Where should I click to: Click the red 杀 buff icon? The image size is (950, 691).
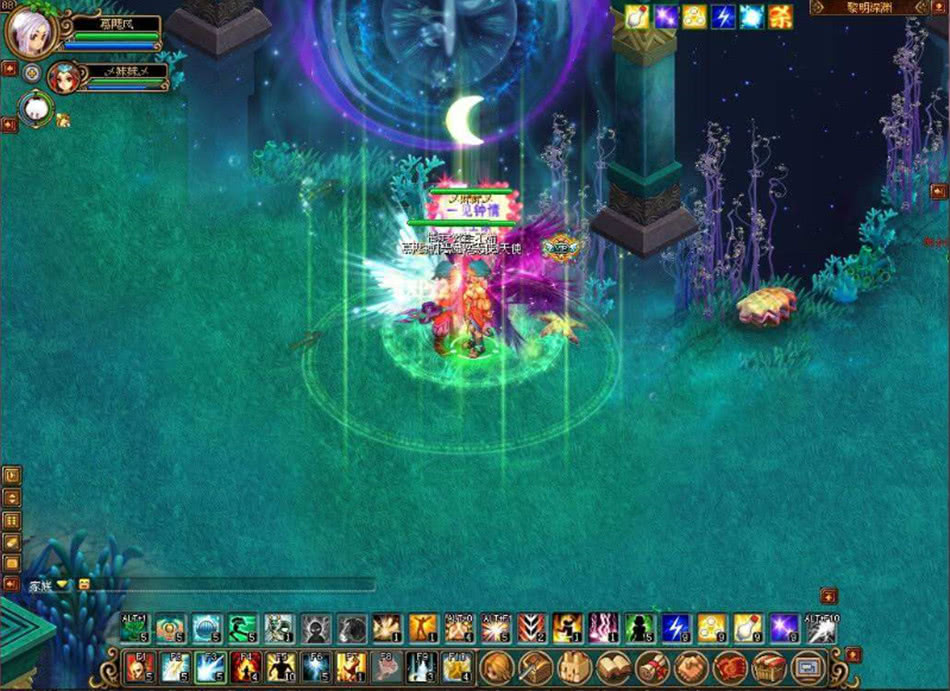pos(780,16)
